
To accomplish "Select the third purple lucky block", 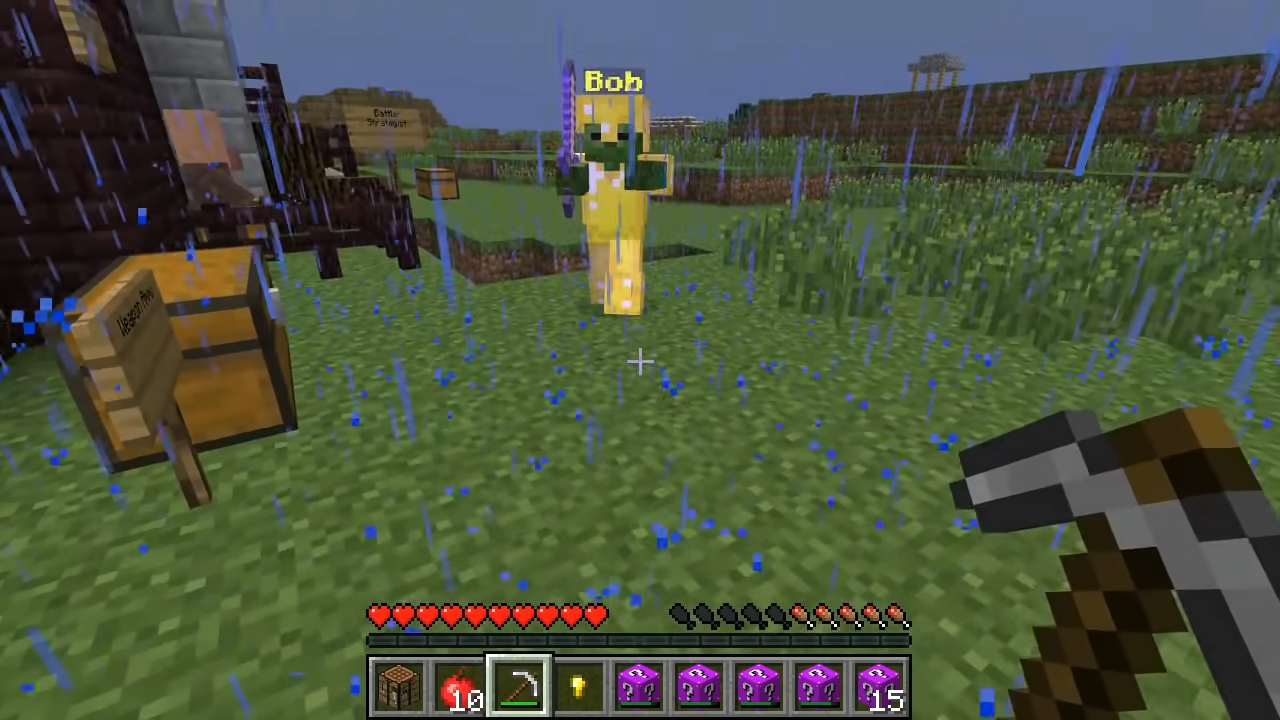I will (x=758, y=685).
